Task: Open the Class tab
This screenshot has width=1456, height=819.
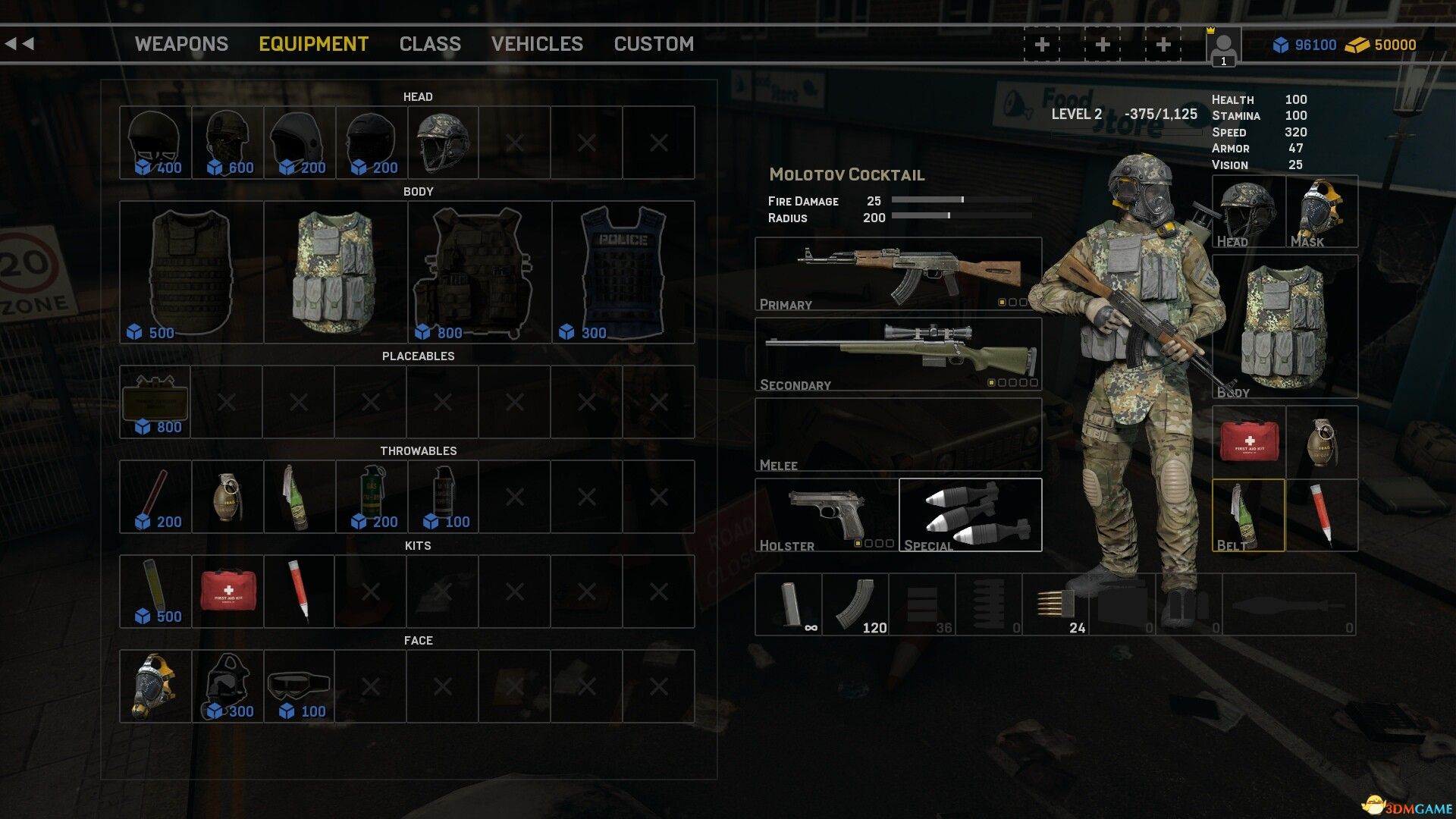Action: click(430, 44)
